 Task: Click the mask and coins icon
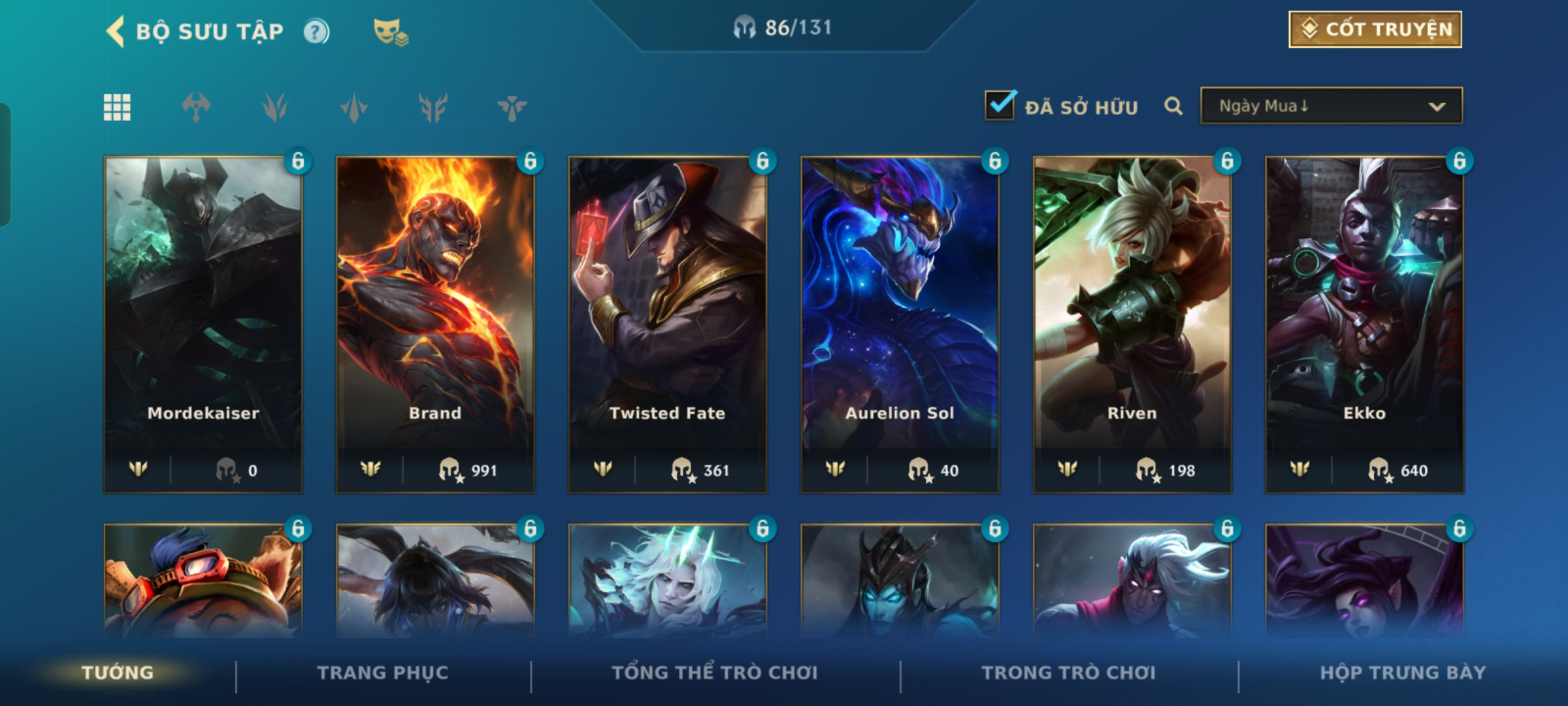click(390, 31)
